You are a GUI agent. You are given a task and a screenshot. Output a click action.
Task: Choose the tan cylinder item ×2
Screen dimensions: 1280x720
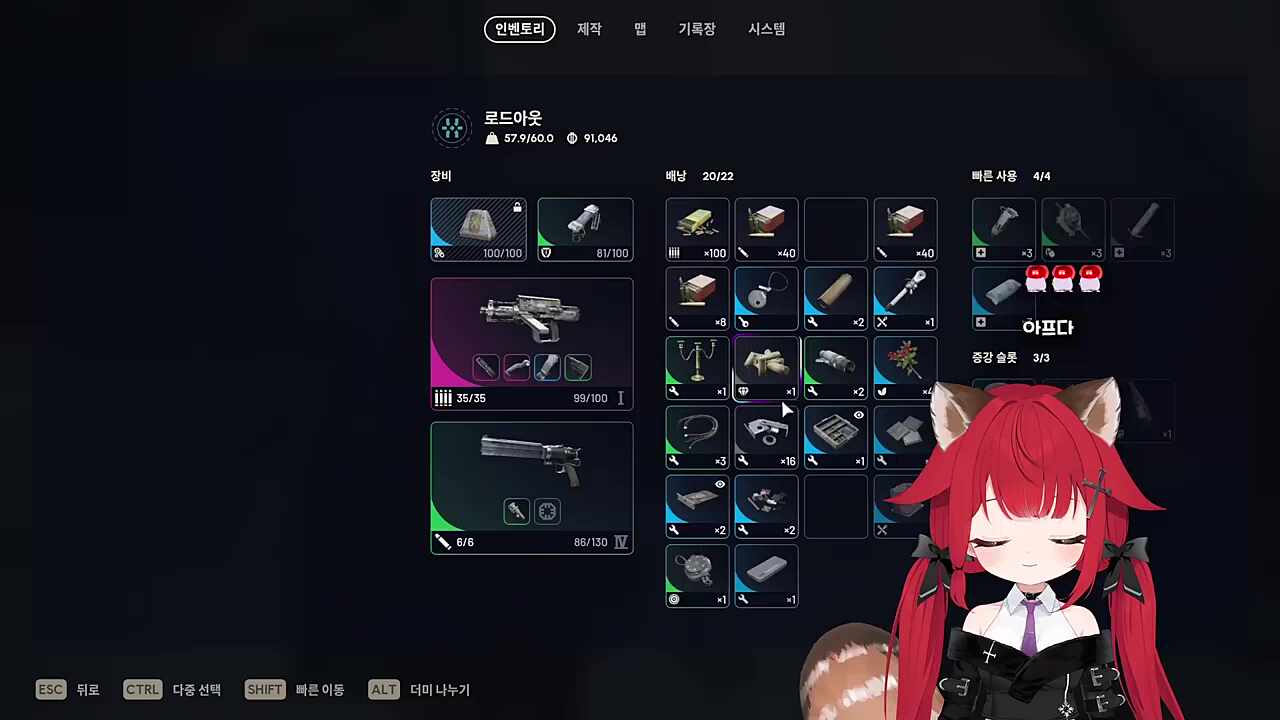click(x=836, y=298)
